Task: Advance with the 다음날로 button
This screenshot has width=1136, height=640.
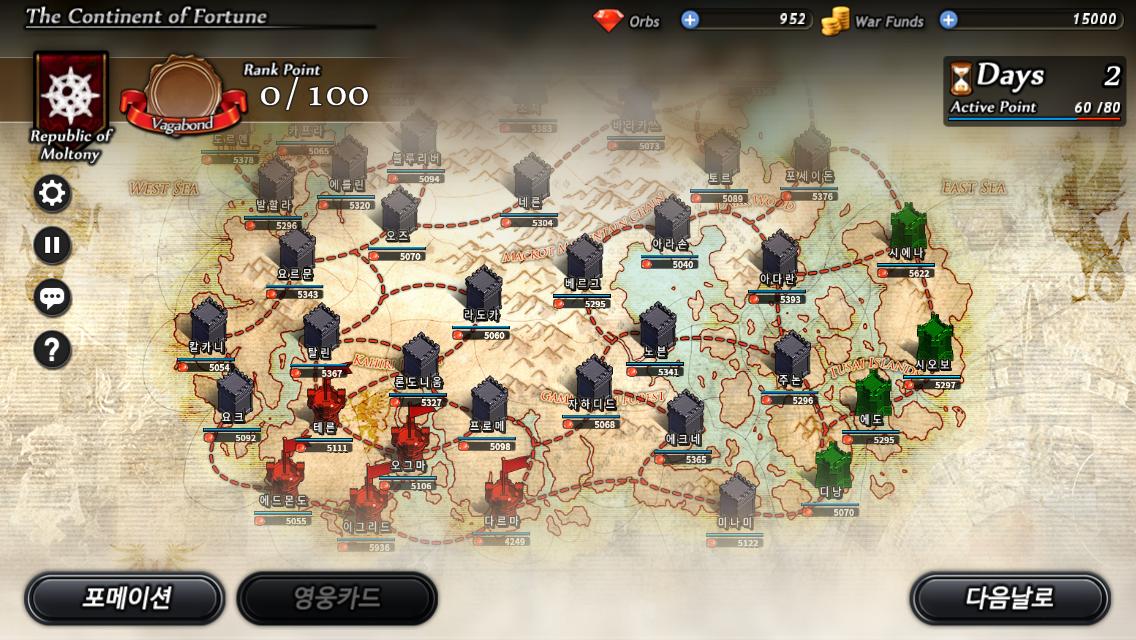Action: point(1009,598)
